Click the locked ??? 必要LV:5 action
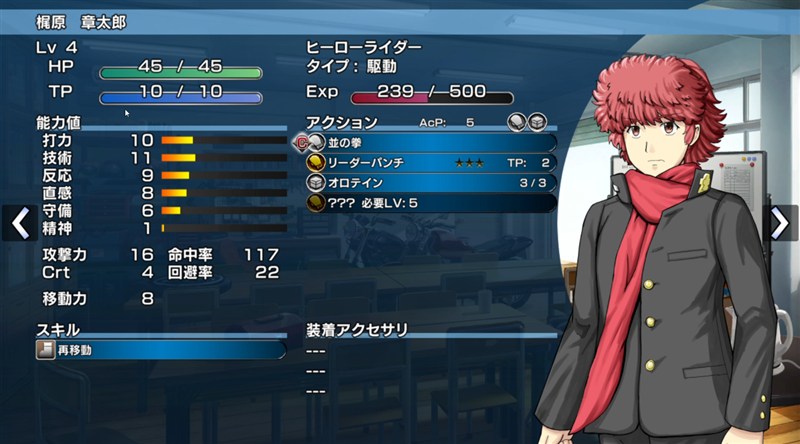 (x=431, y=203)
